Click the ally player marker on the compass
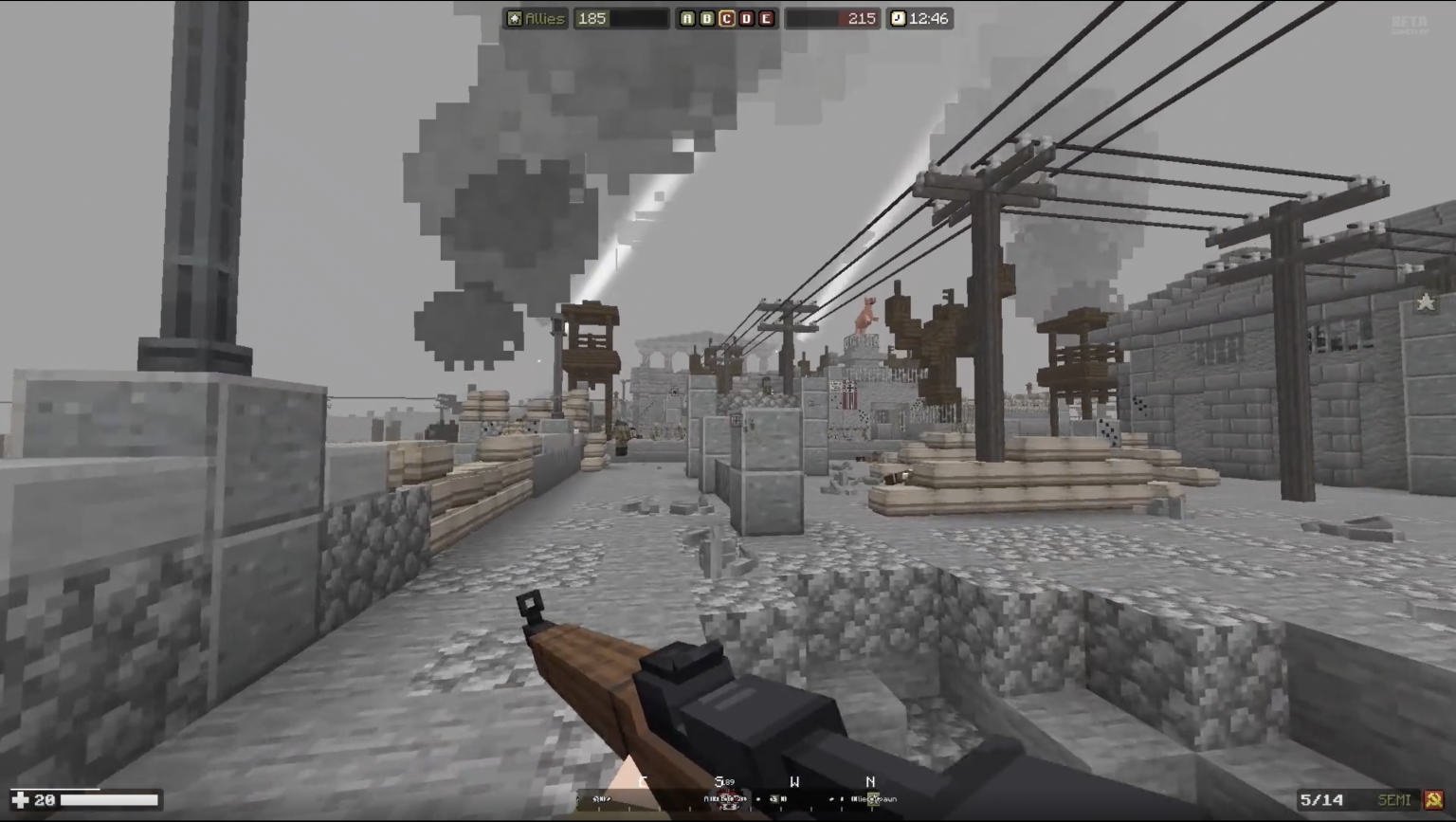1456x822 pixels. [x=874, y=799]
